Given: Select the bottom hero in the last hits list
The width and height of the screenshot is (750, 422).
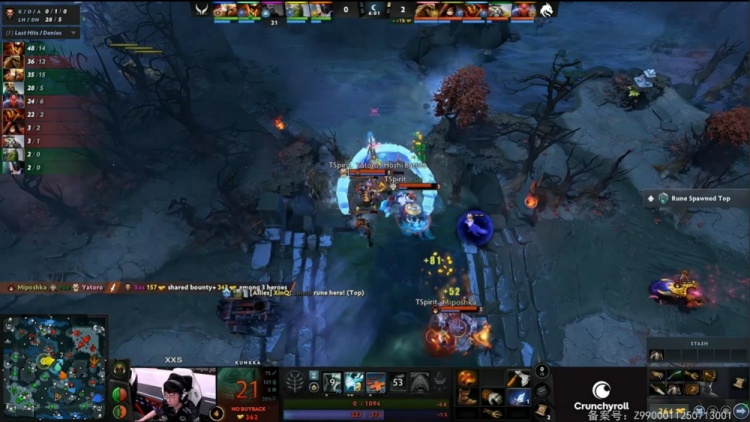Looking at the screenshot, I should [x=14, y=168].
